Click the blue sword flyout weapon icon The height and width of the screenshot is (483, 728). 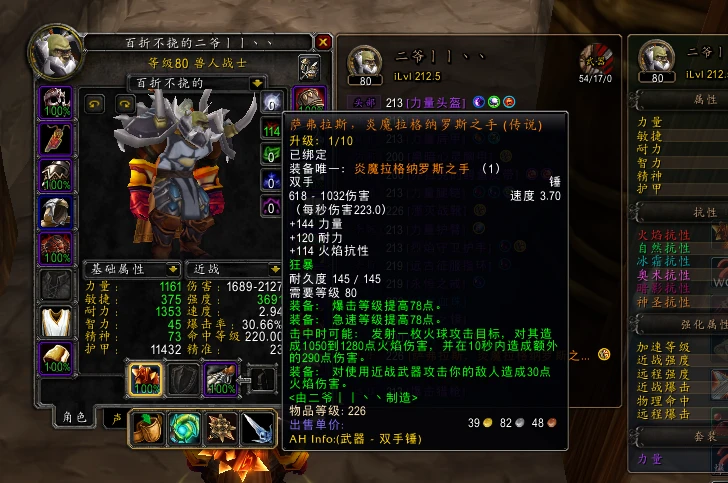257,428
